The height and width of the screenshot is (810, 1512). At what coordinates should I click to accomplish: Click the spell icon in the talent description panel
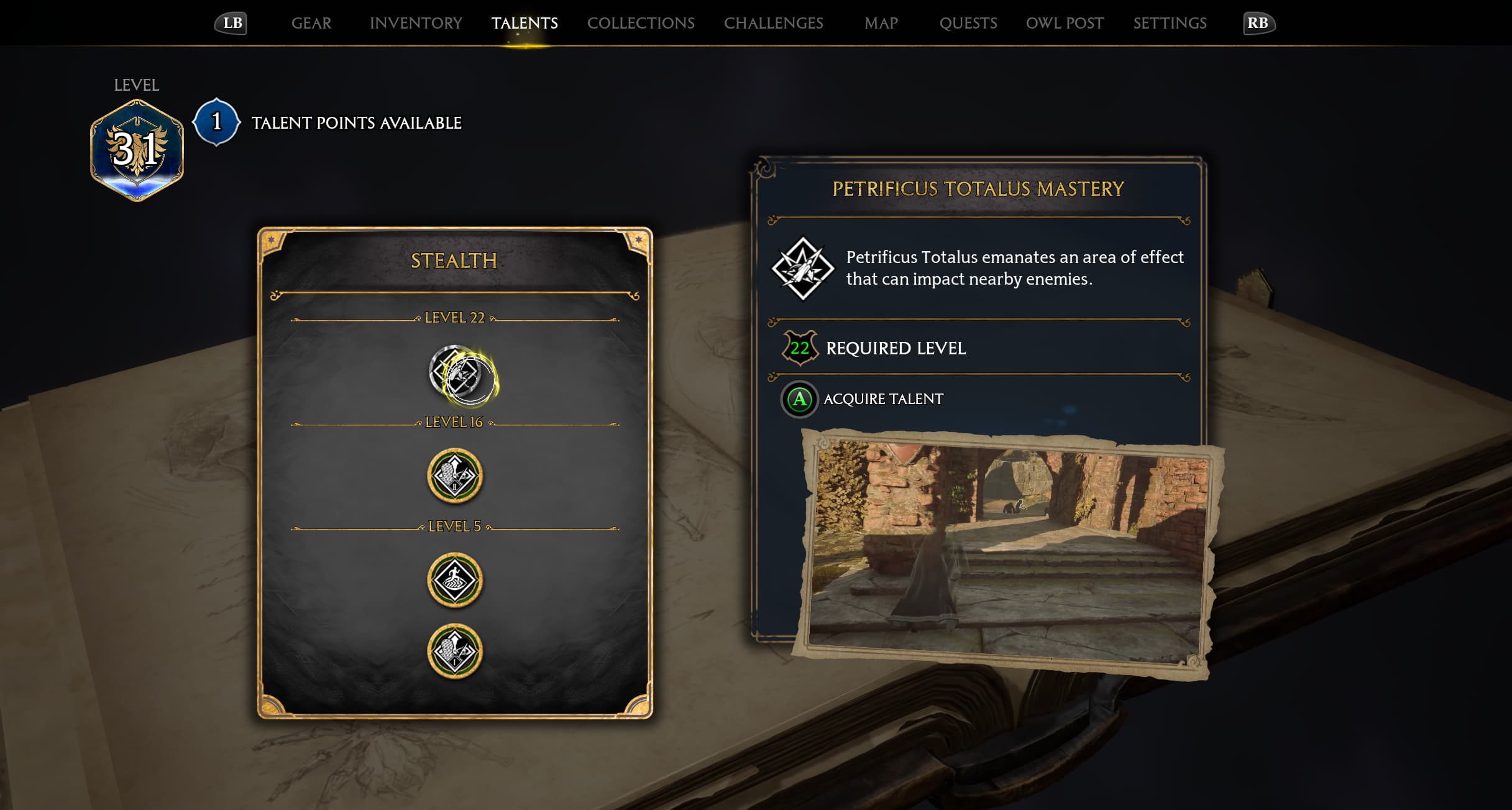(x=803, y=269)
